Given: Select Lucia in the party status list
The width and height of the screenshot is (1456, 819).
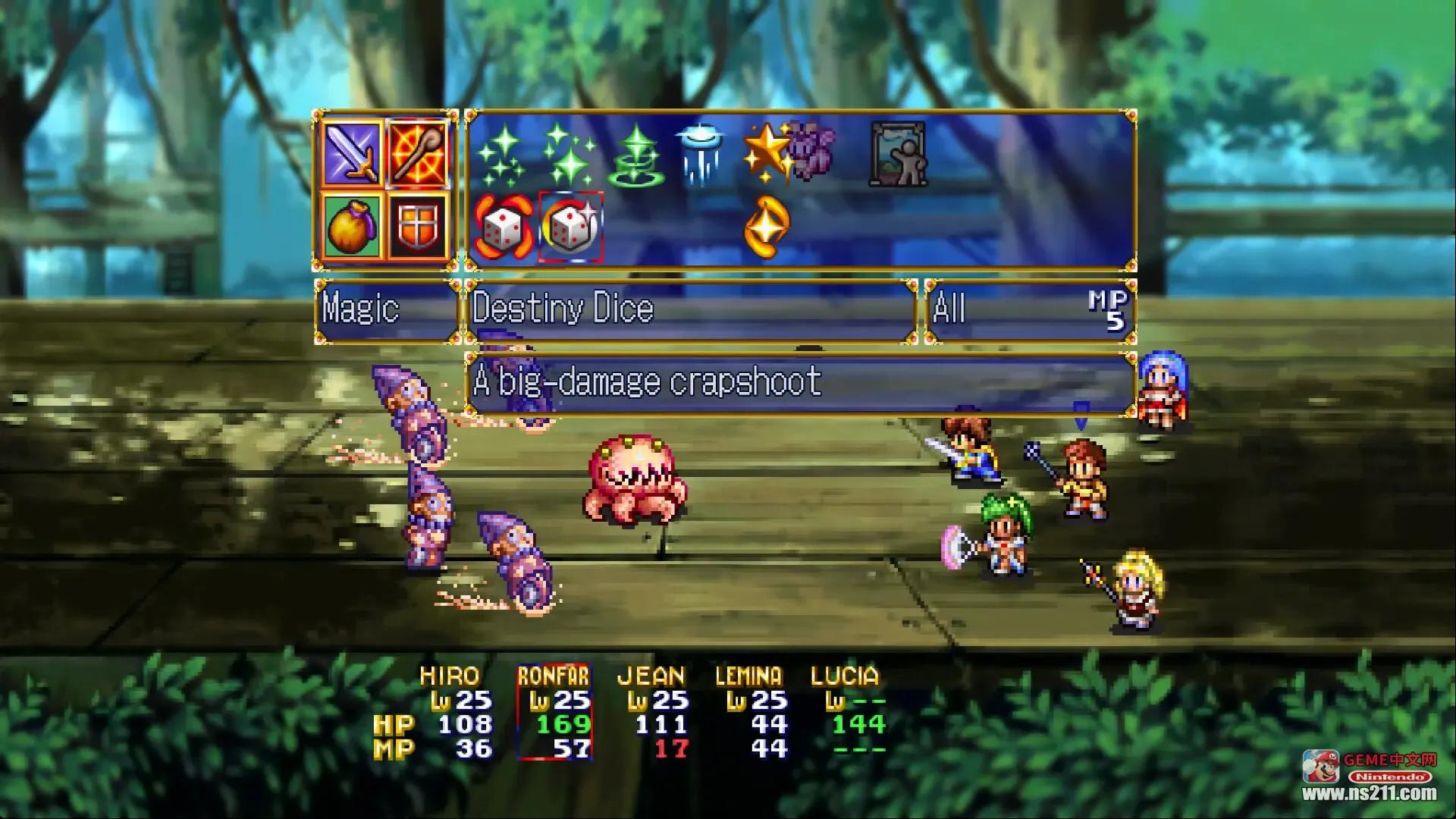Looking at the screenshot, I should (846, 711).
